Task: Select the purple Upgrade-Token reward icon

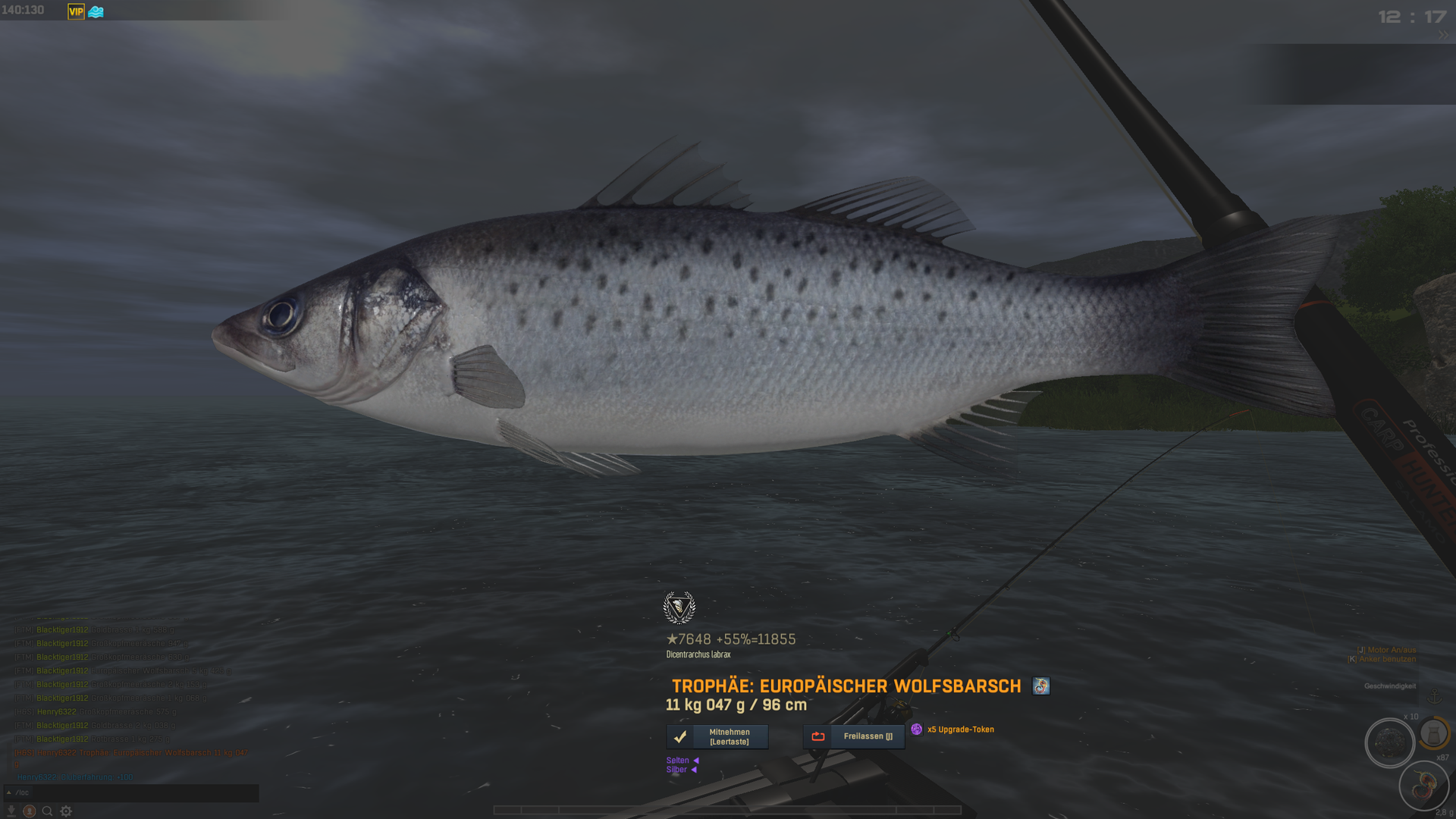Action: (x=917, y=730)
